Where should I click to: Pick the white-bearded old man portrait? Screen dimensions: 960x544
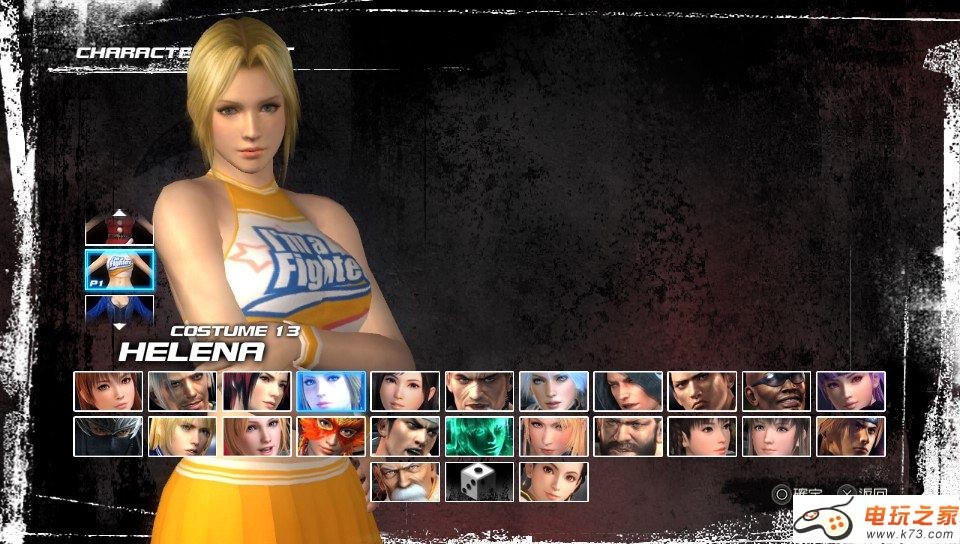(405, 481)
